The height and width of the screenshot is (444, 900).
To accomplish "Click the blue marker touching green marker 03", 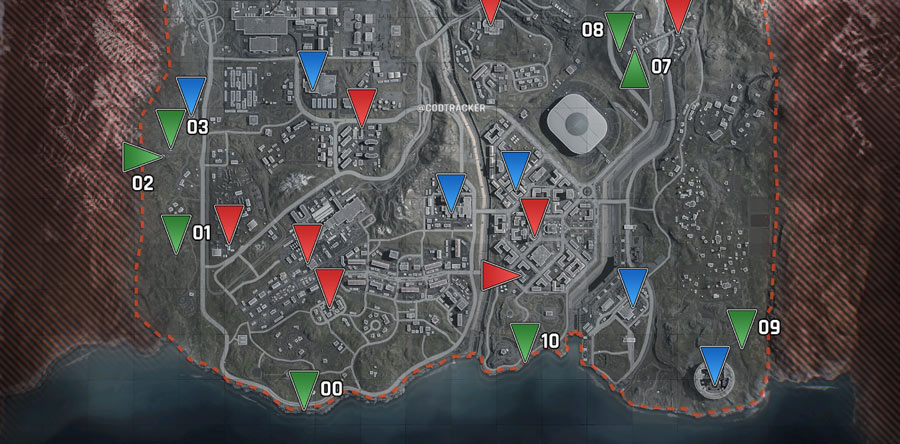I will click(x=191, y=94).
